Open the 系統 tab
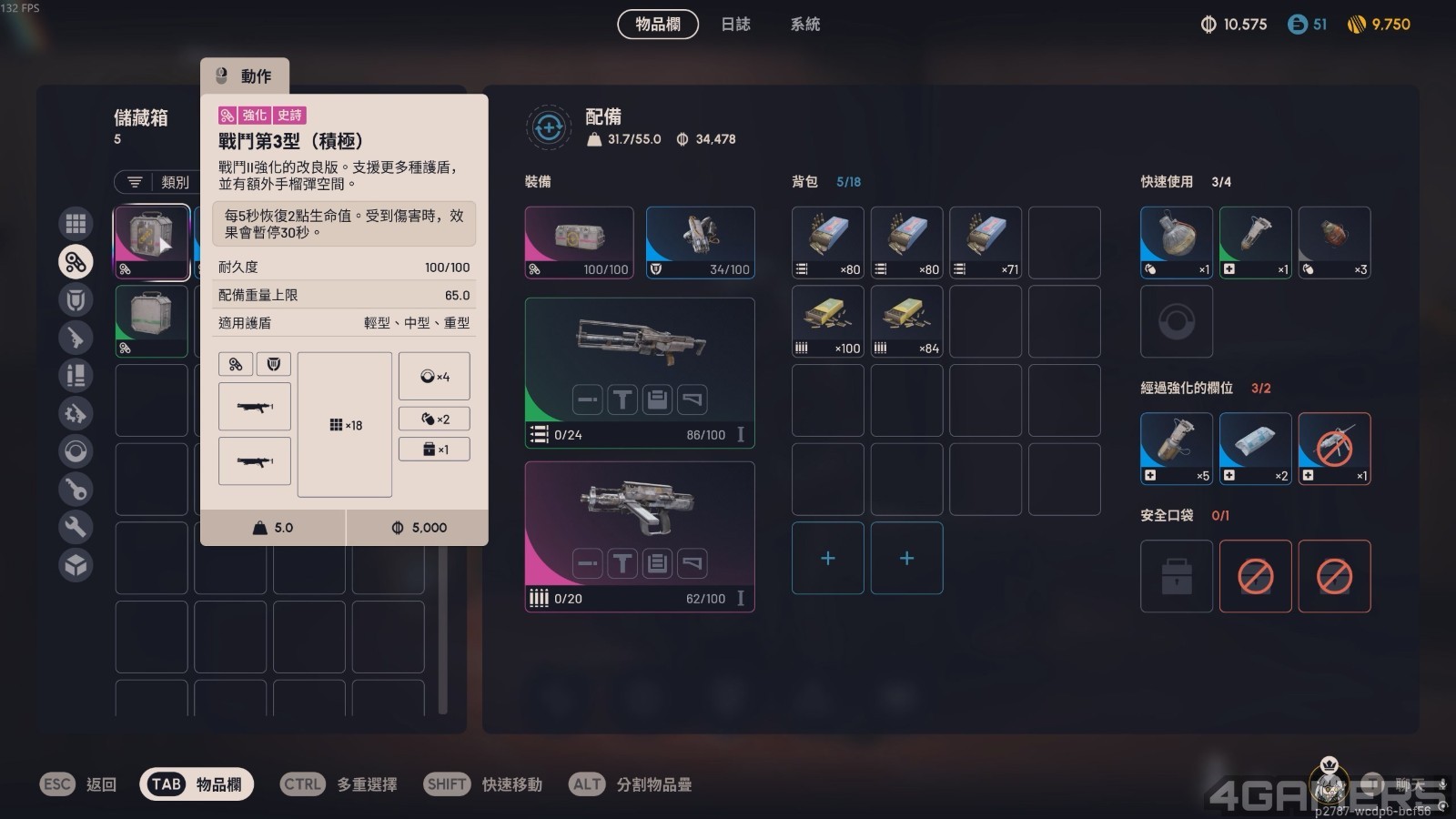The image size is (1456, 819). click(803, 25)
